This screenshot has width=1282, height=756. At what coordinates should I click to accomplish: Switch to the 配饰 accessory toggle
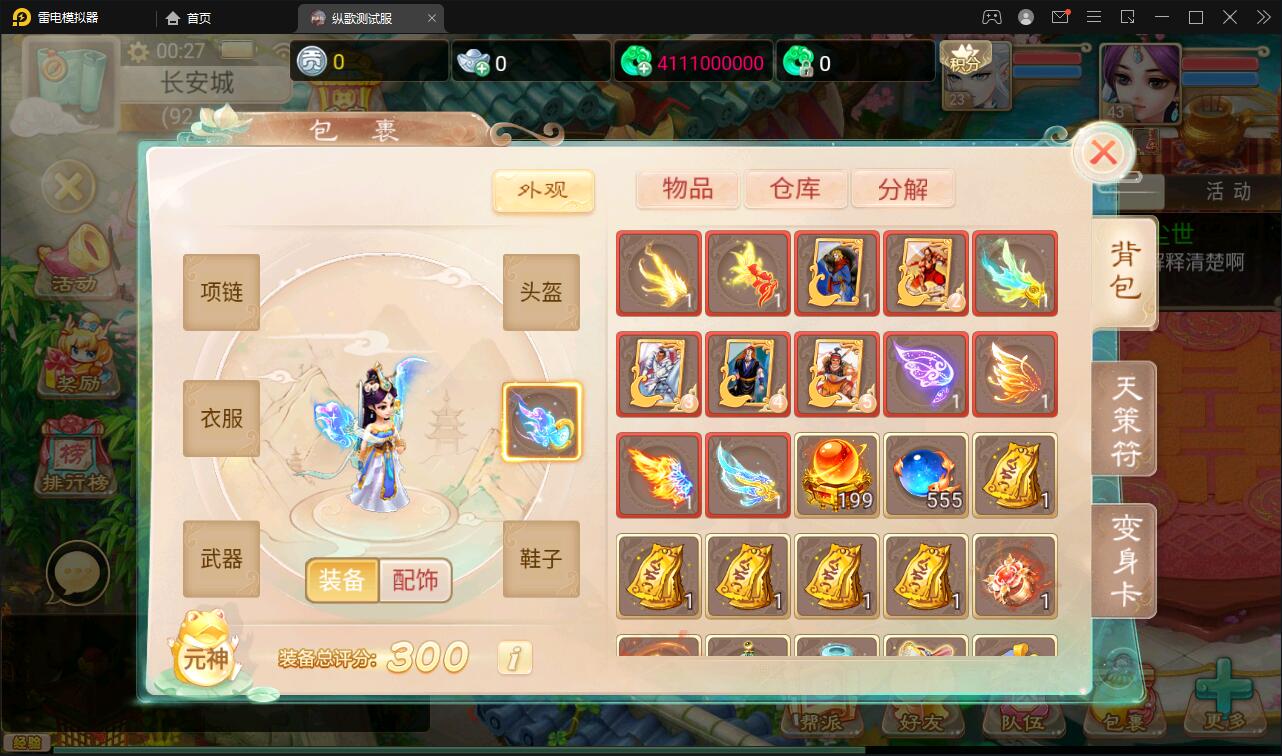point(416,580)
